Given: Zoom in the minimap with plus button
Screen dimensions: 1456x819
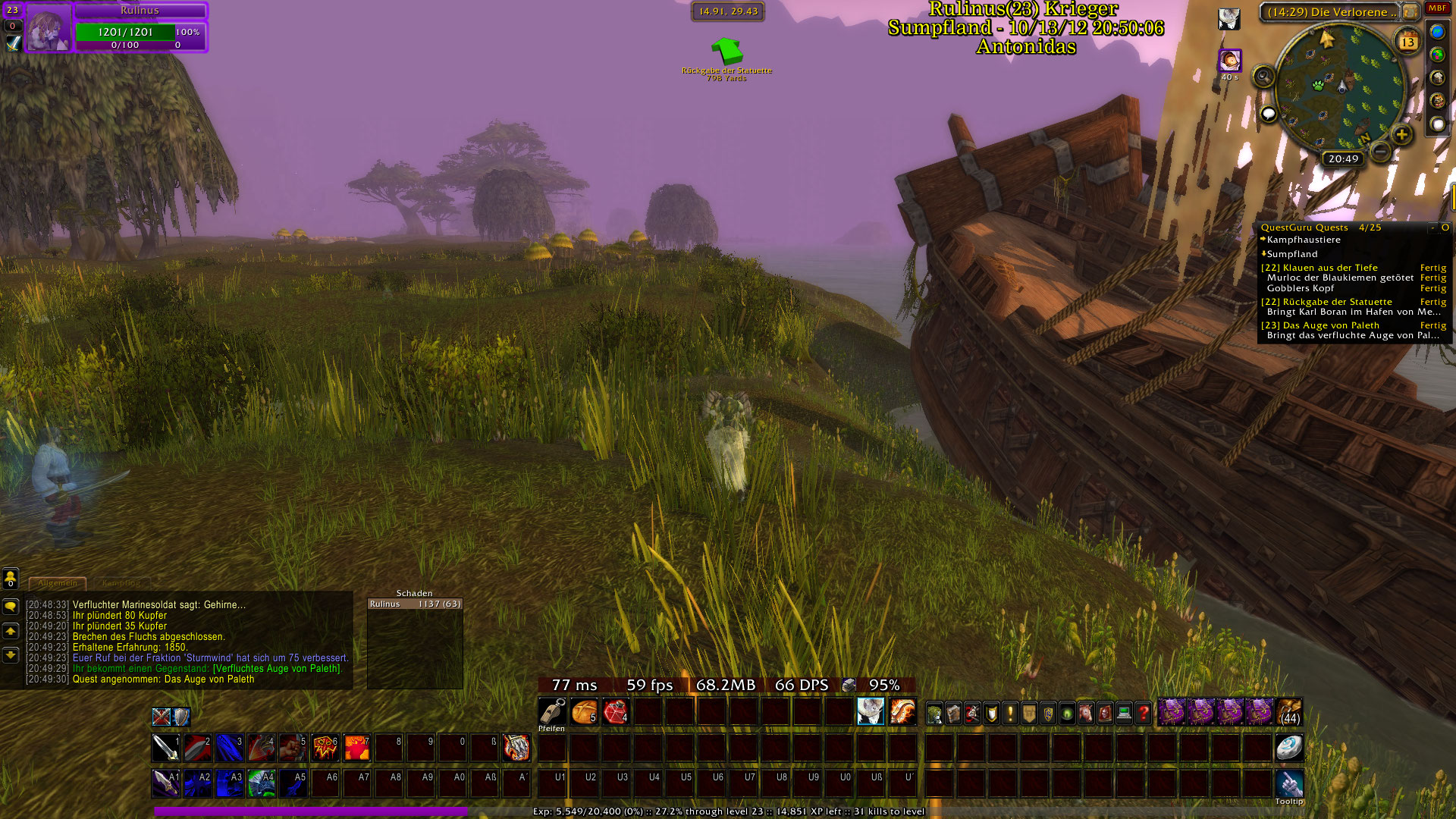Looking at the screenshot, I should pos(1401,135).
